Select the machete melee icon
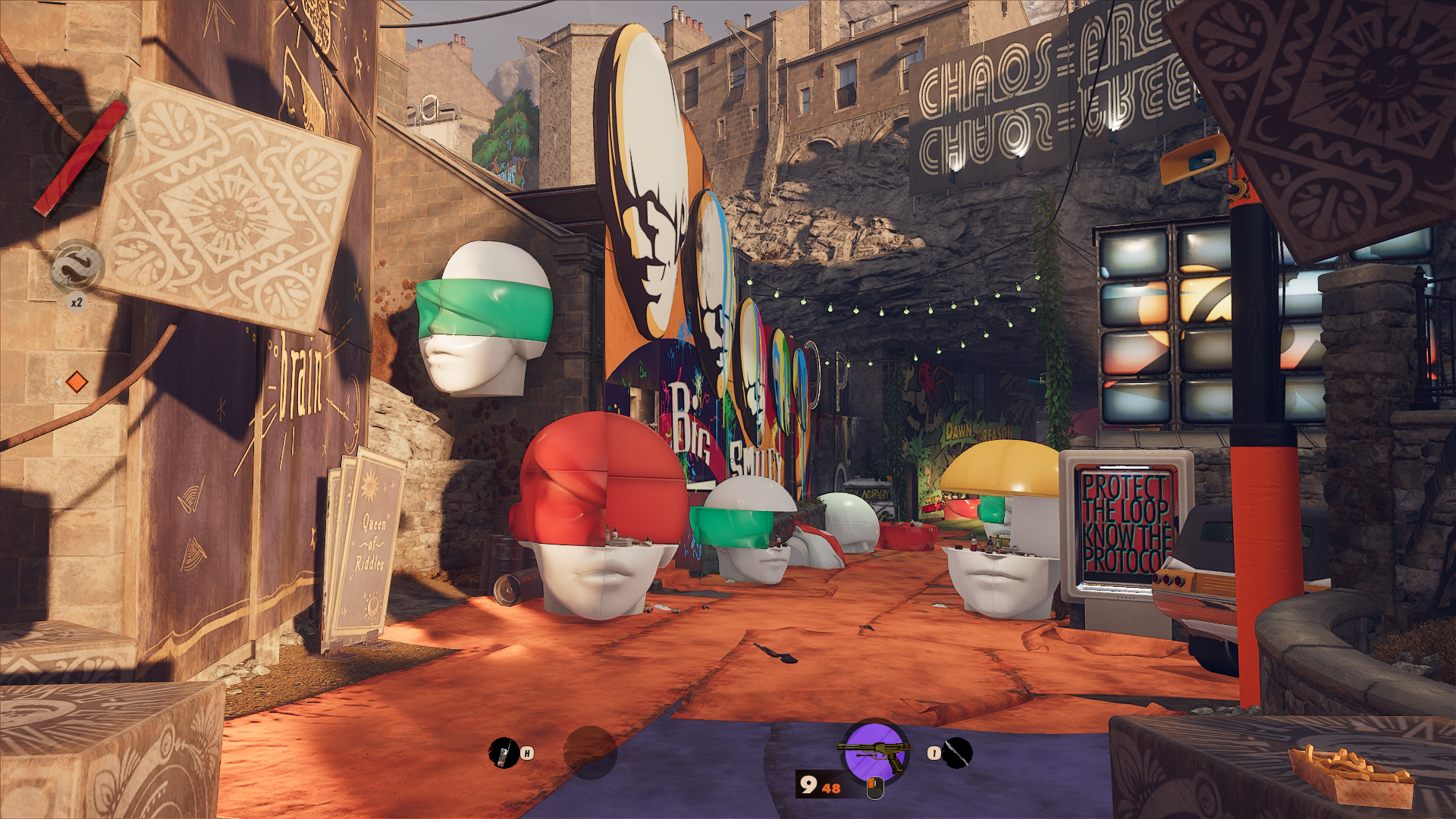The image size is (1456, 819). tap(957, 753)
